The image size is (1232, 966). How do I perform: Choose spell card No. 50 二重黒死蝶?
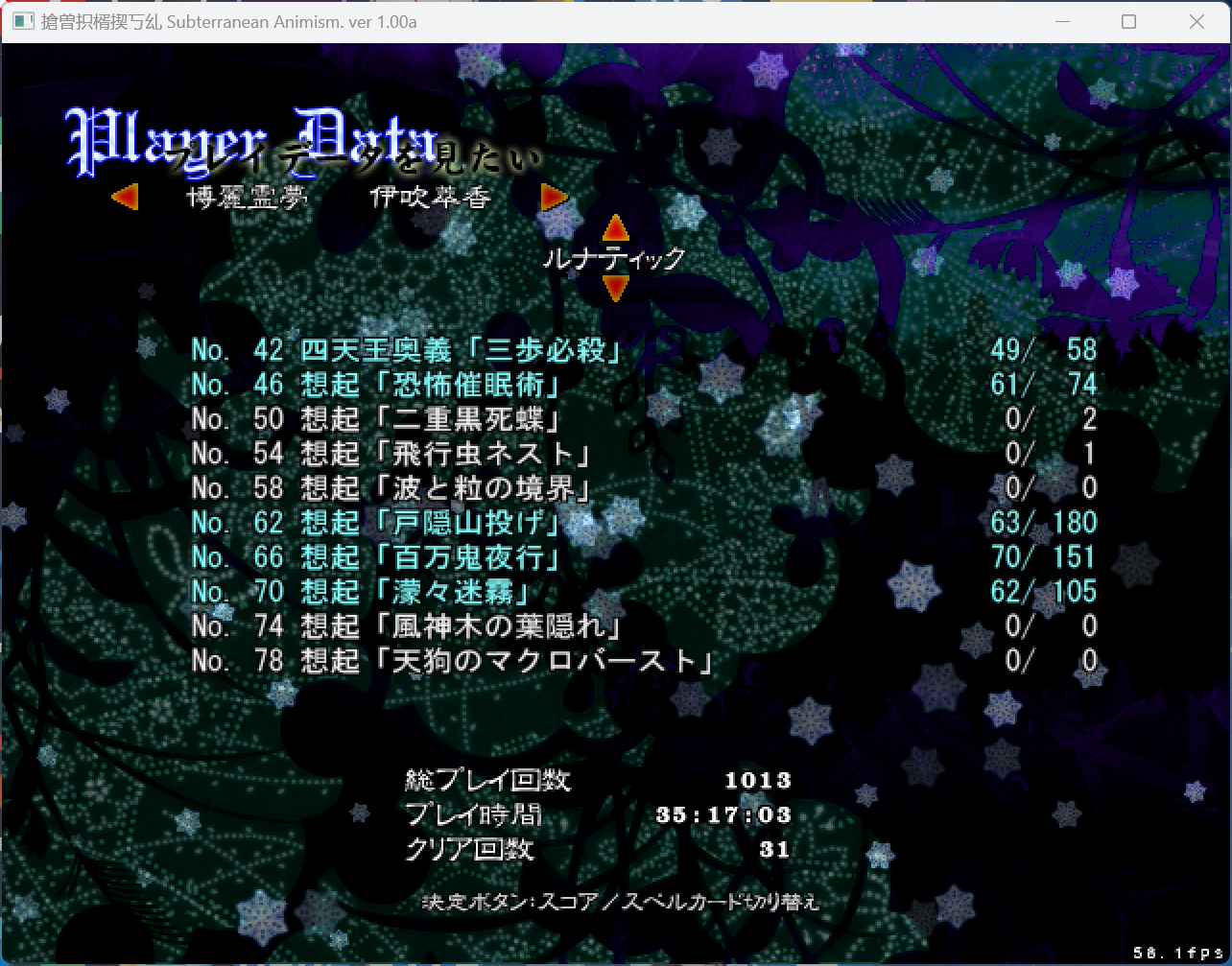click(375, 420)
